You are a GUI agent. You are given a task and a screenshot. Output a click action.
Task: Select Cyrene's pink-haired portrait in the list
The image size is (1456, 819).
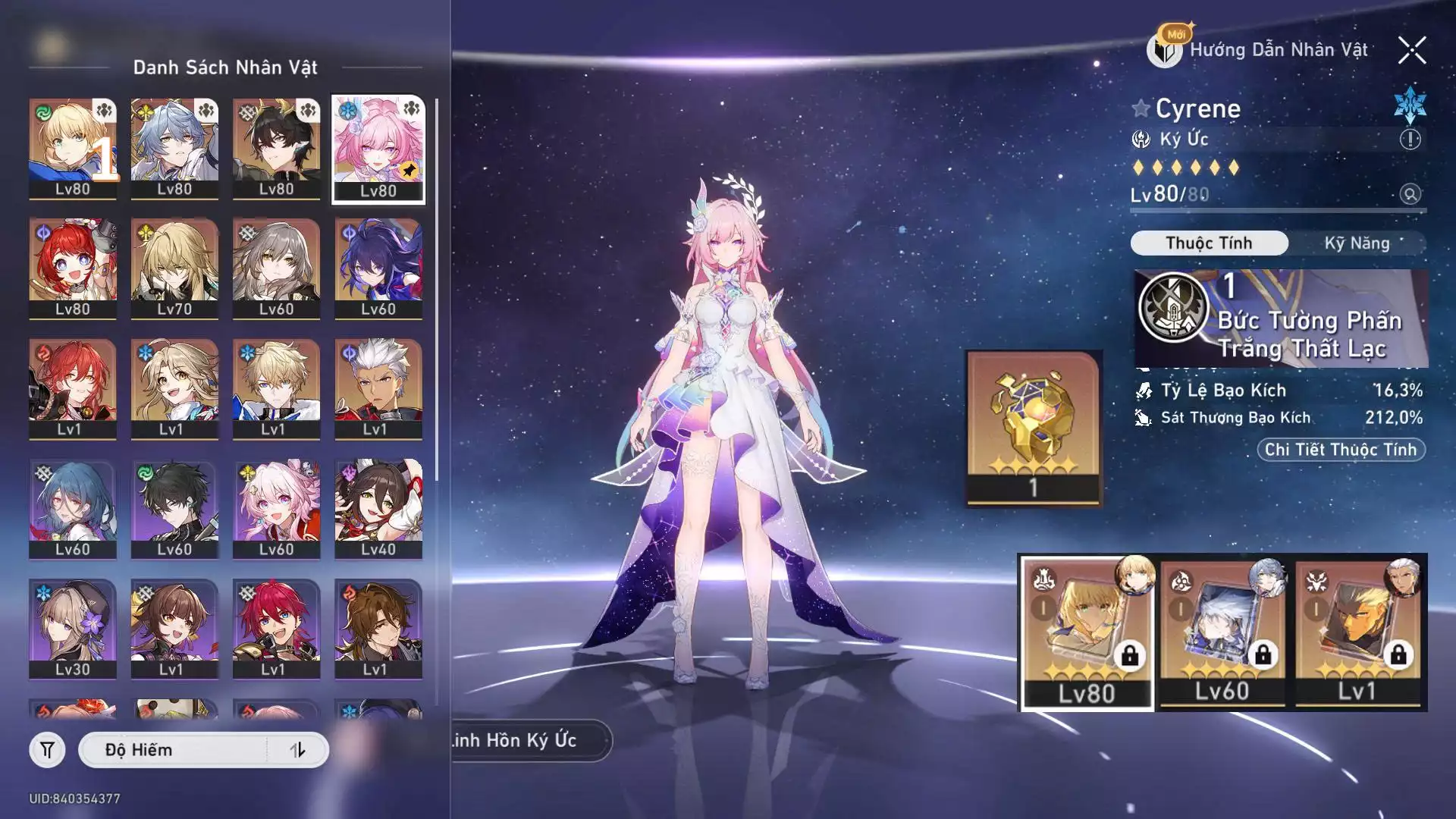point(378,149)
